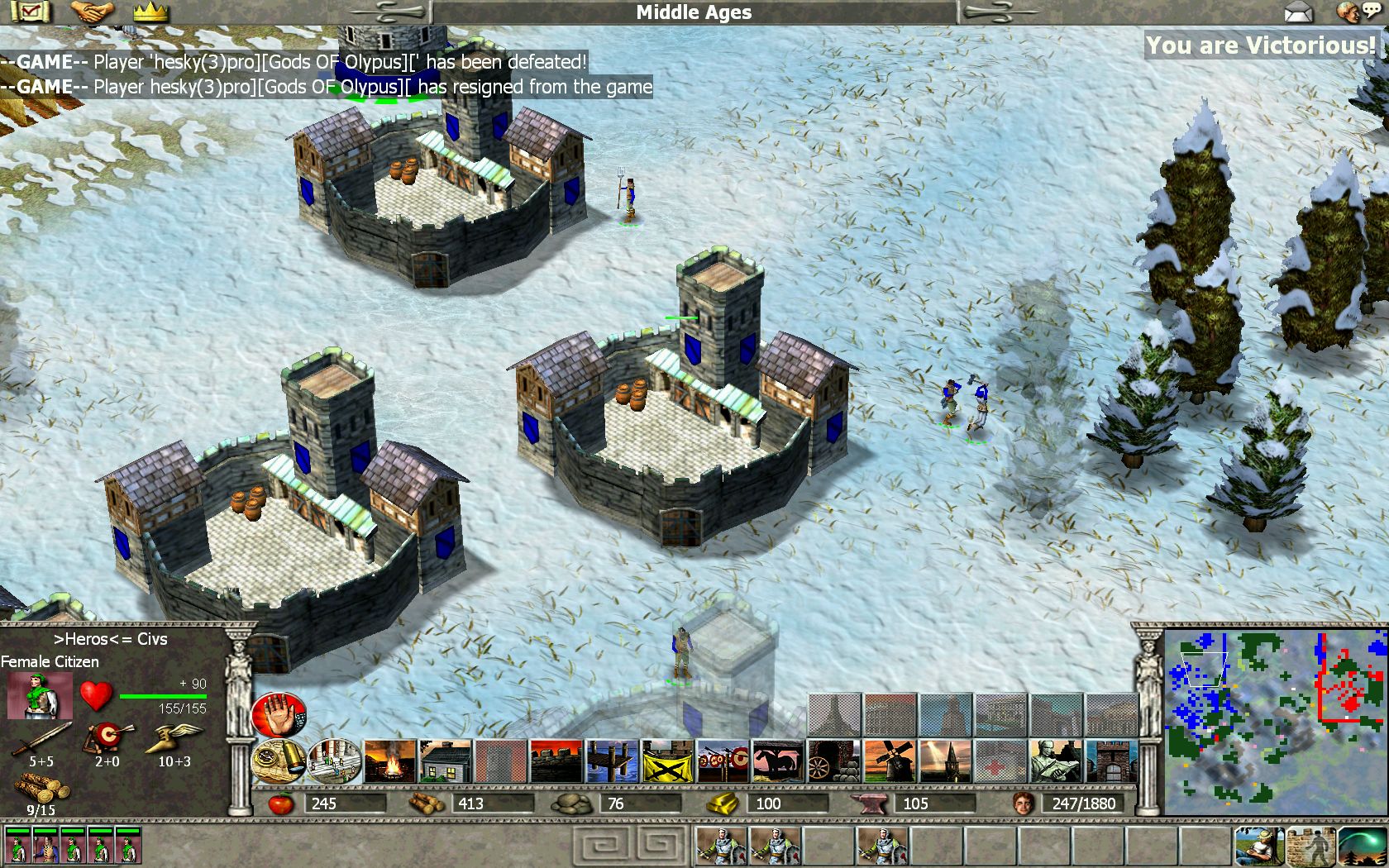Viewport: 1389px width, 868px height.
Task: Build the barracks with yellow crossed-swords banner
Action: pyautogui.click(x=668, y=761)
